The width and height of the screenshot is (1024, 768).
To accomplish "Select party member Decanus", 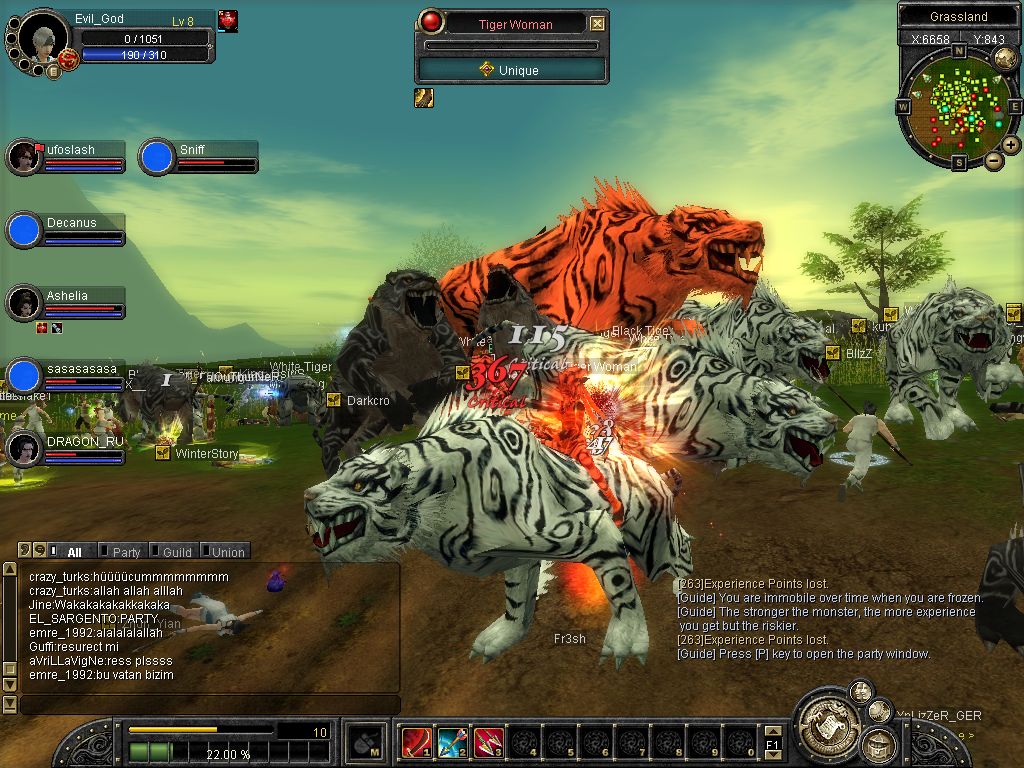I will (23, 230).
